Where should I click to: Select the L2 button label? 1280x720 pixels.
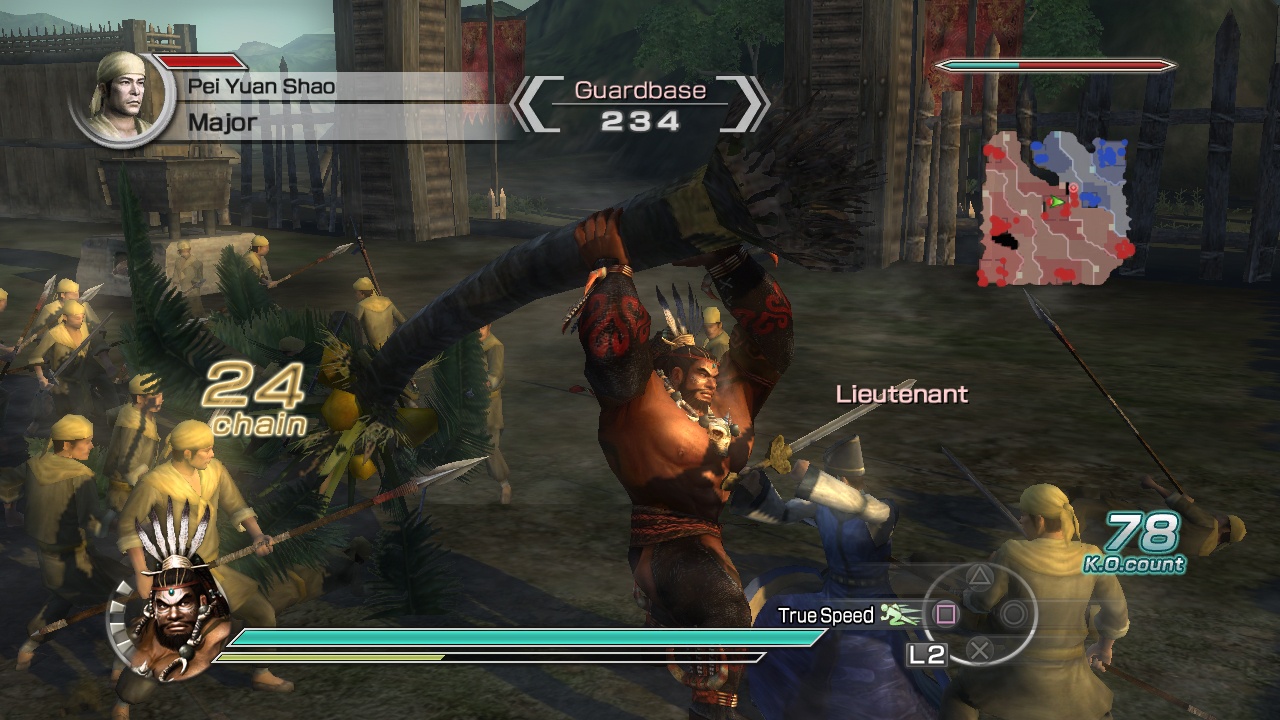(927, 654)
